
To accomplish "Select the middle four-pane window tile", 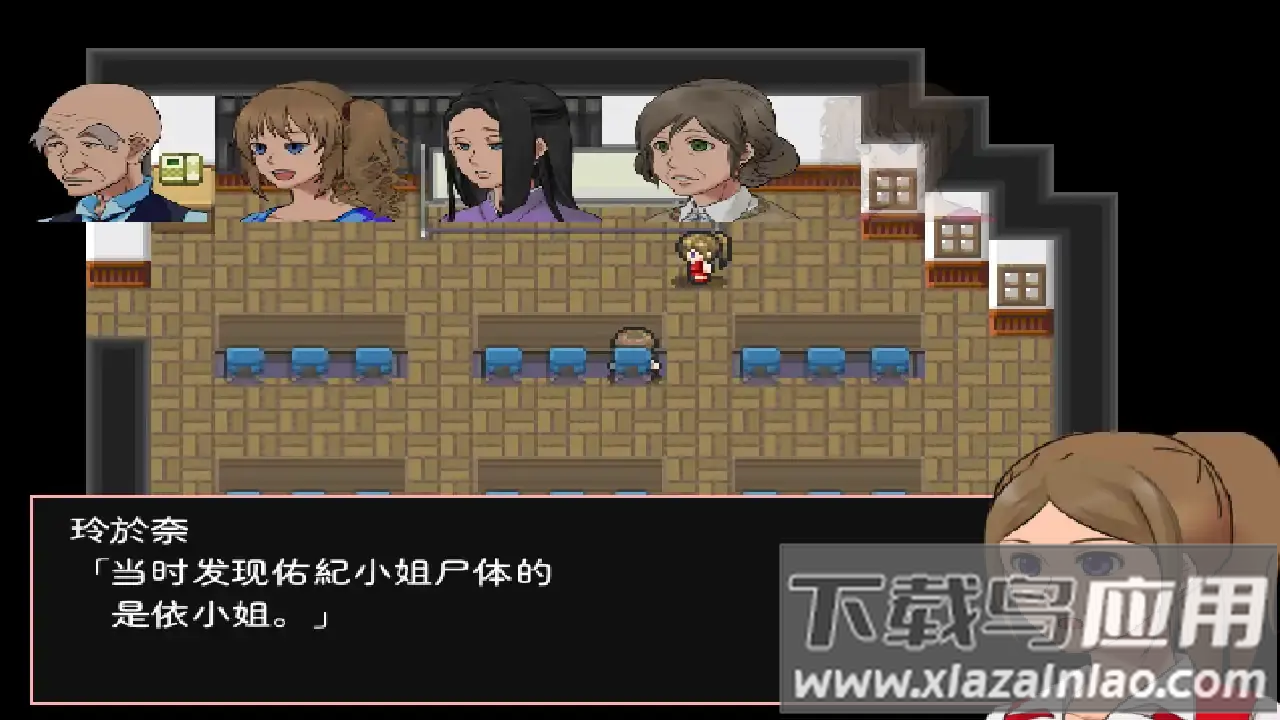I will coord(957,237).
